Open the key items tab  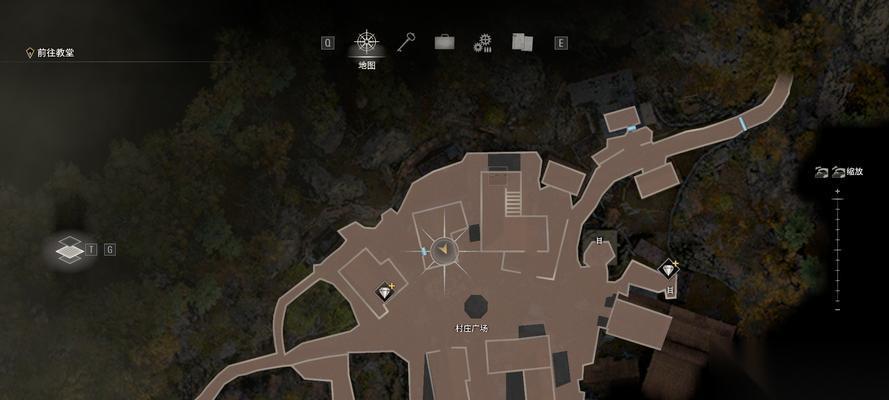[x=406, y=42]
